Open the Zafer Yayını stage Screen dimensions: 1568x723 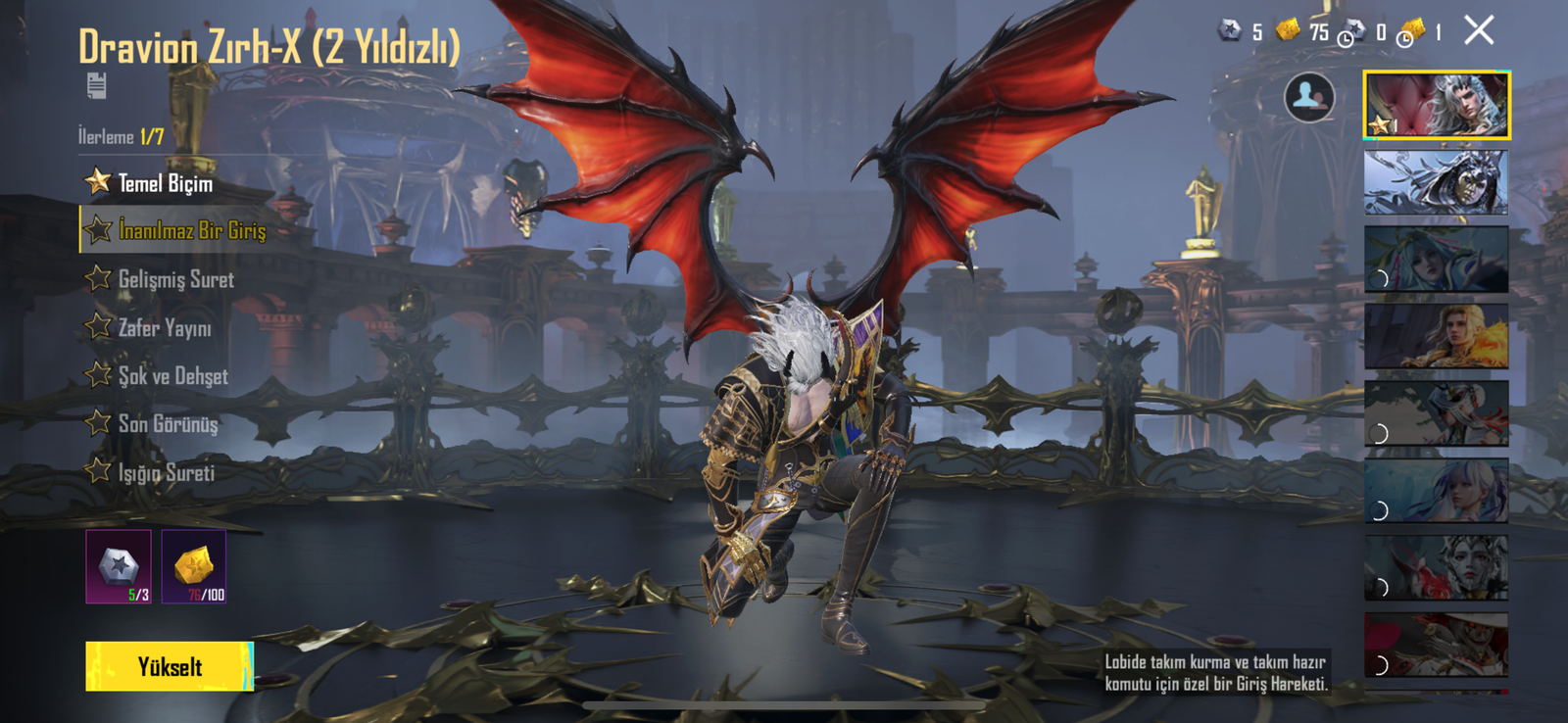click(x=164, y=327)
